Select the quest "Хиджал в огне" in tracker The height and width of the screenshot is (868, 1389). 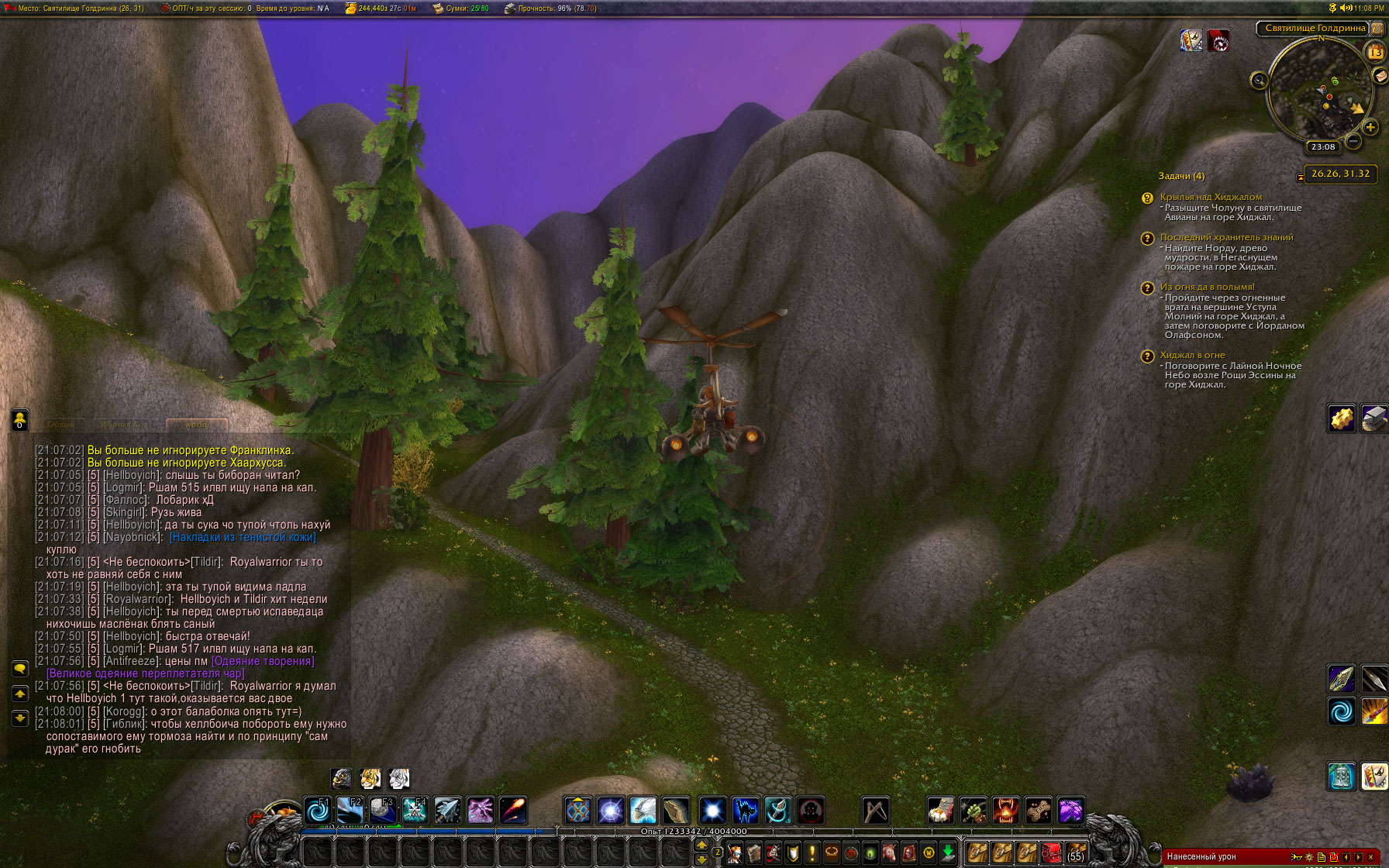pyautogui.click(x=1192, y=355)
